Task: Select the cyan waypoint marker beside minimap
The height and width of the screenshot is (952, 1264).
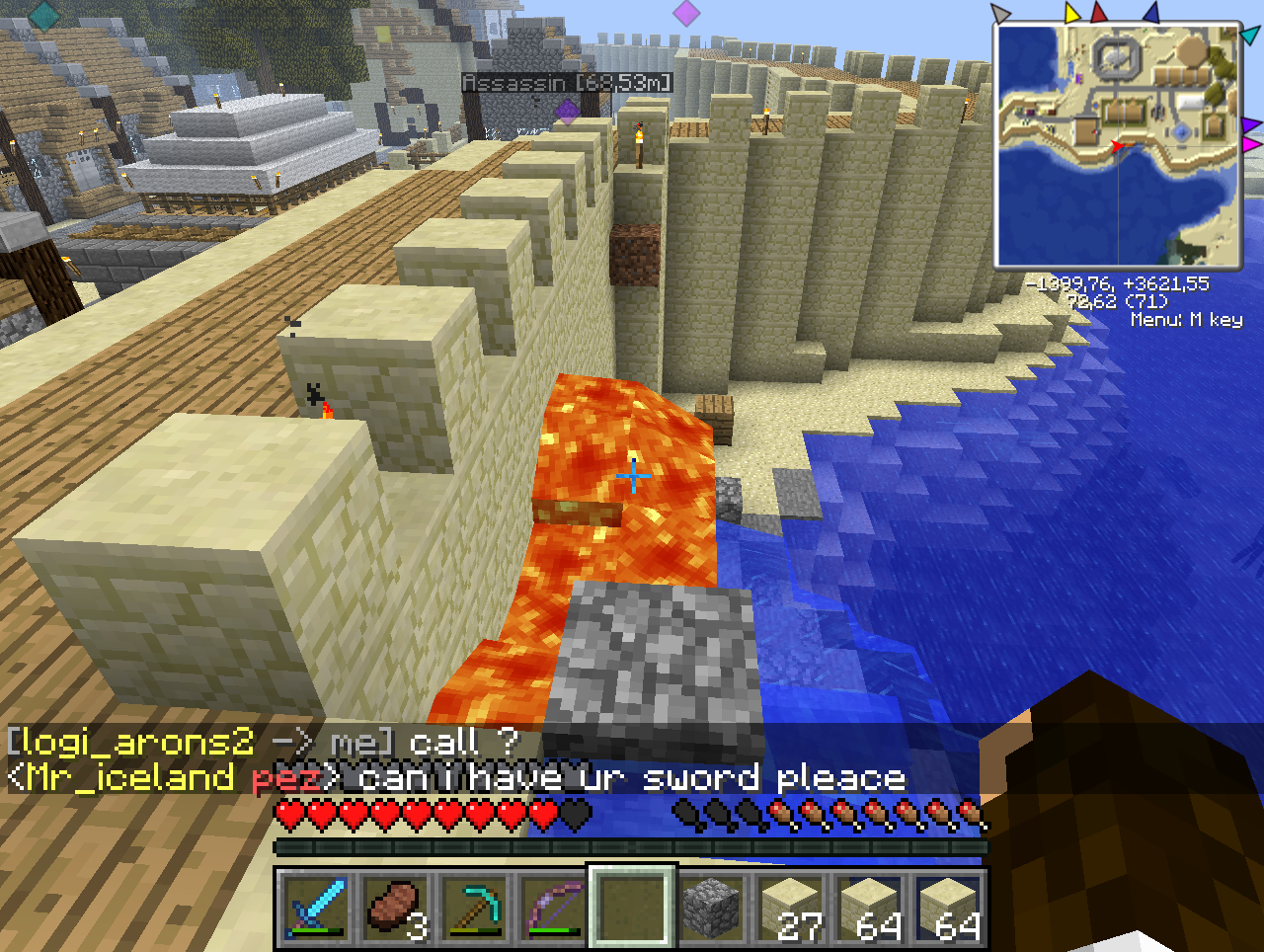Action: pyautogui.click(x=1250, y=35)
